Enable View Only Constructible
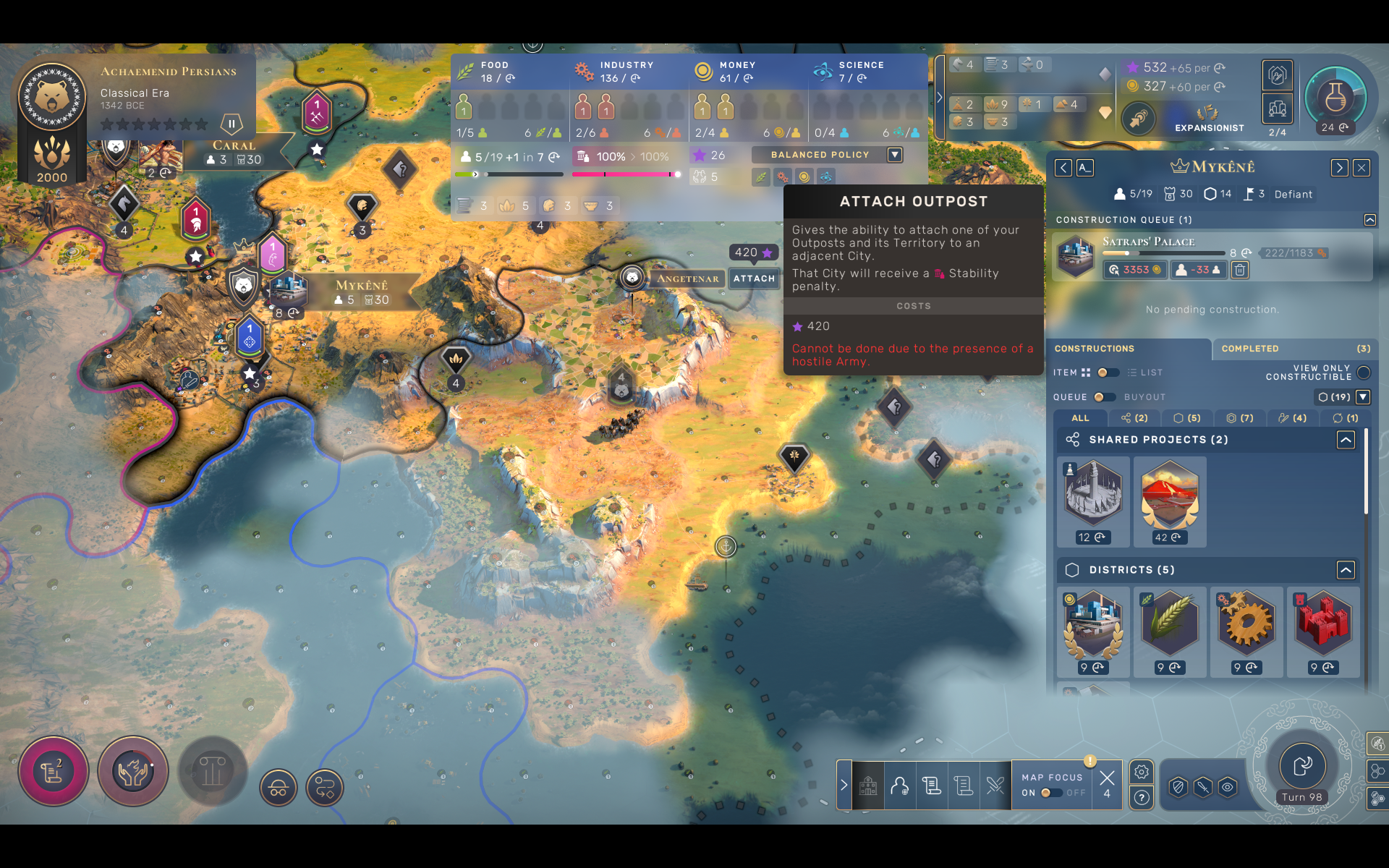The width and height of the screenshot is (1389, 868). 1364,373
